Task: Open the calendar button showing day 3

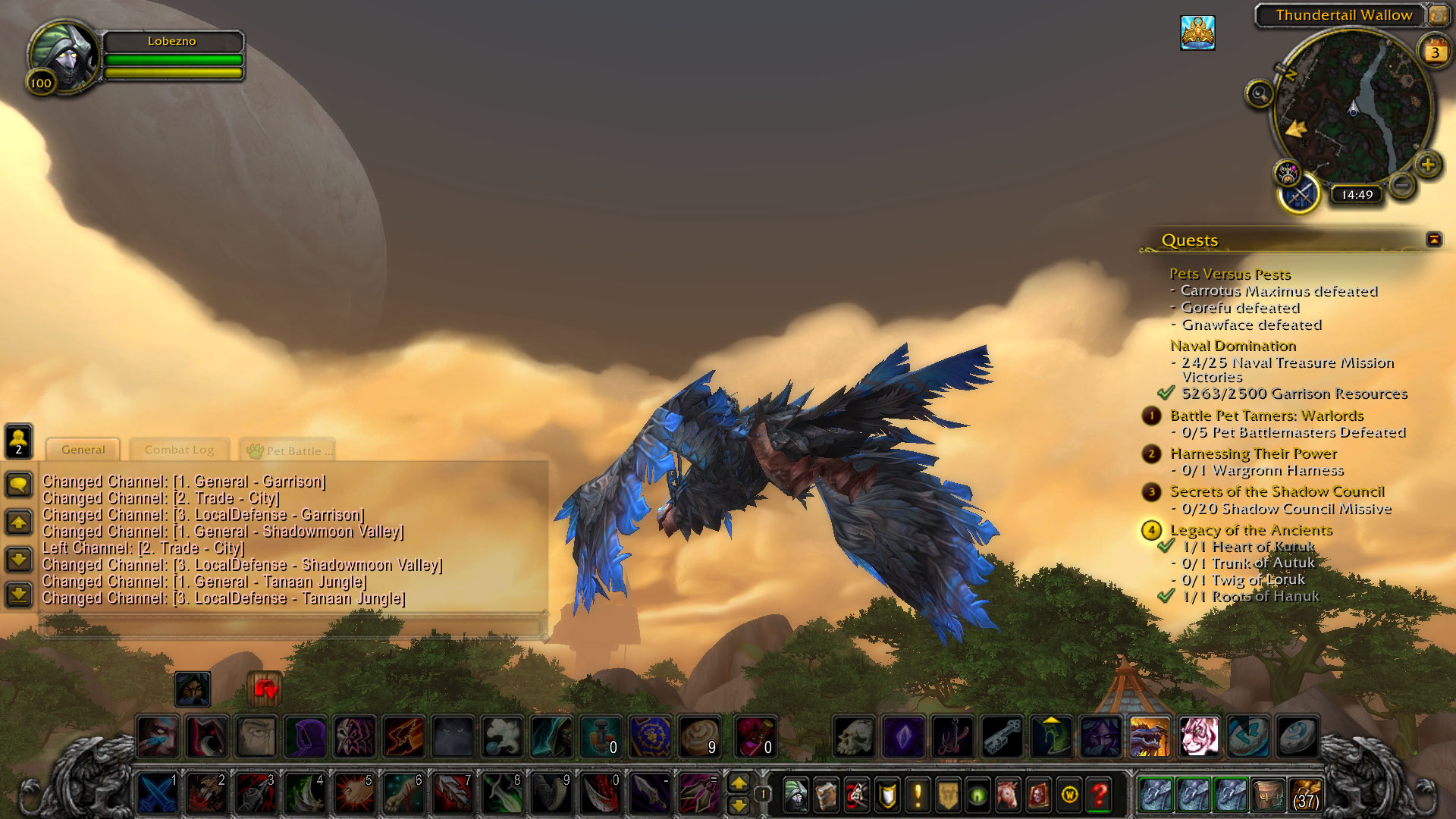Action: point(1435,52)
